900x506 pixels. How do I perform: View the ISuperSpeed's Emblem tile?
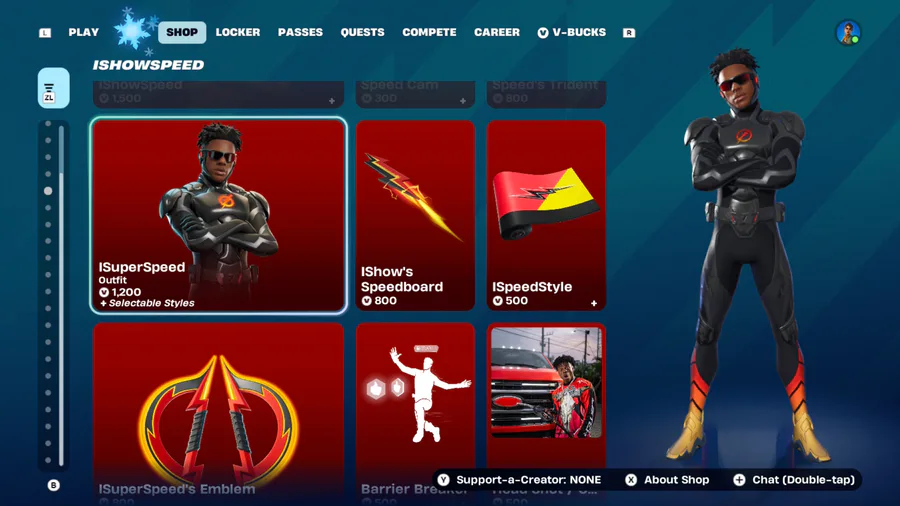pos(219,410)
